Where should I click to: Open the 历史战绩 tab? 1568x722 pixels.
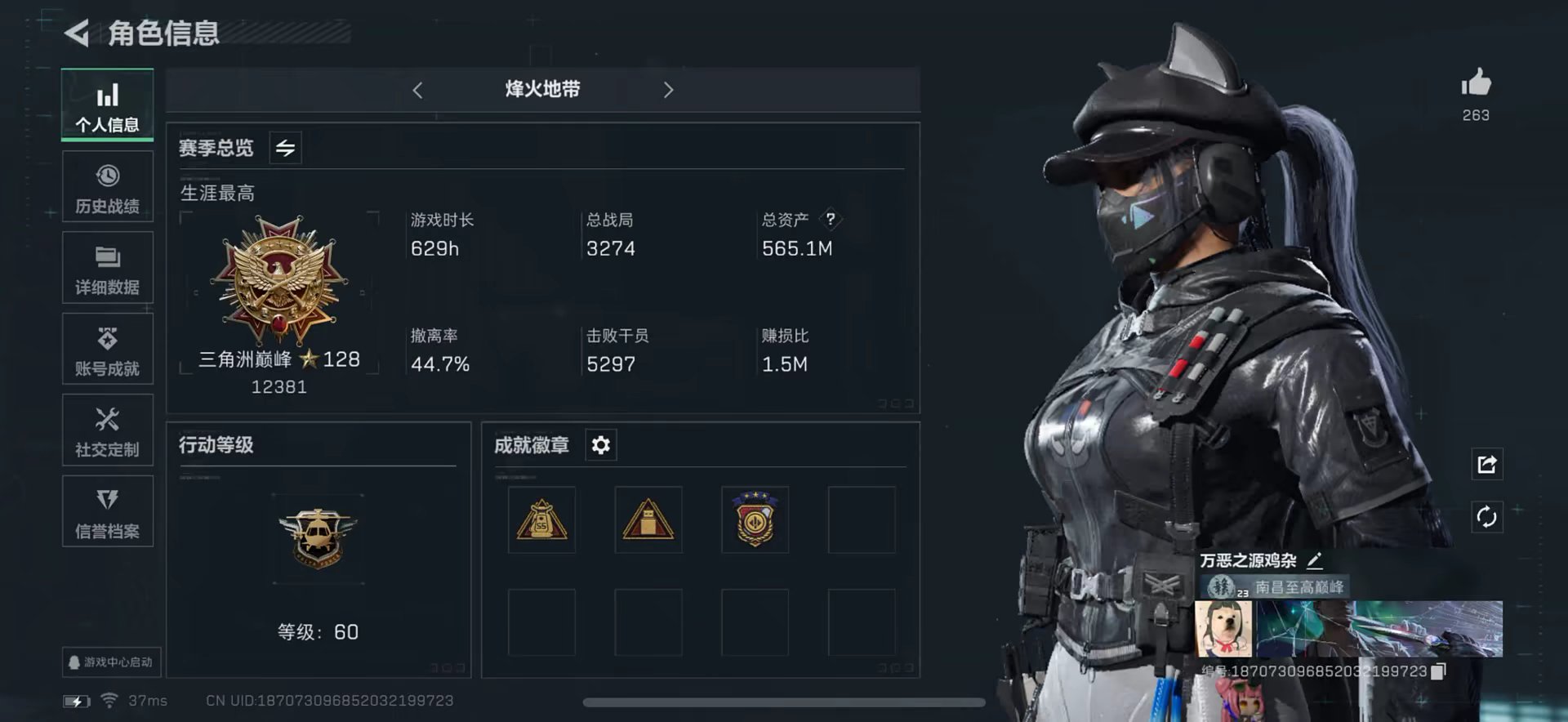(x=107, y=187)
